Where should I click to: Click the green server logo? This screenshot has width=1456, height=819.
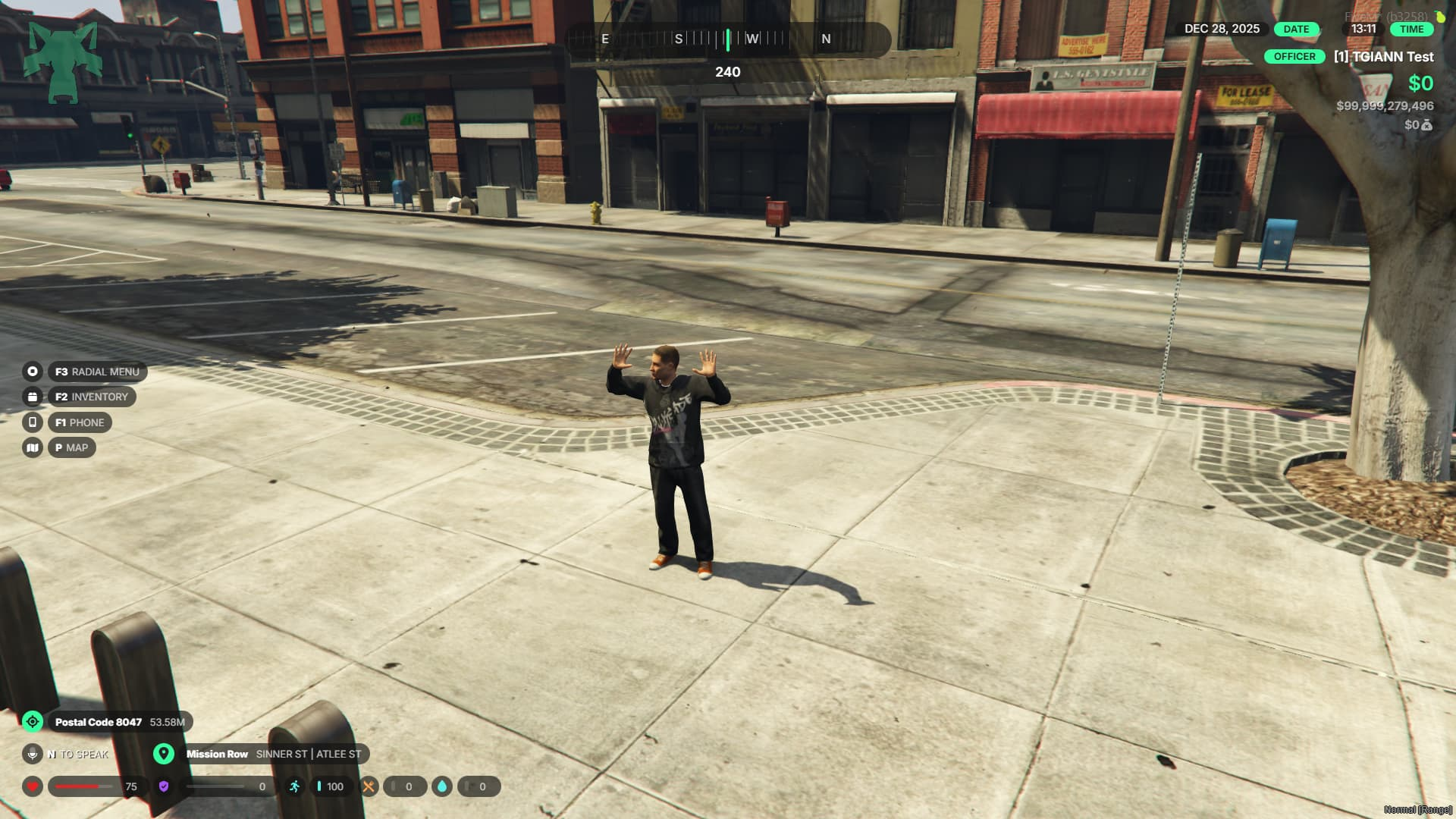pyautogui.click(x=63, y=62)
